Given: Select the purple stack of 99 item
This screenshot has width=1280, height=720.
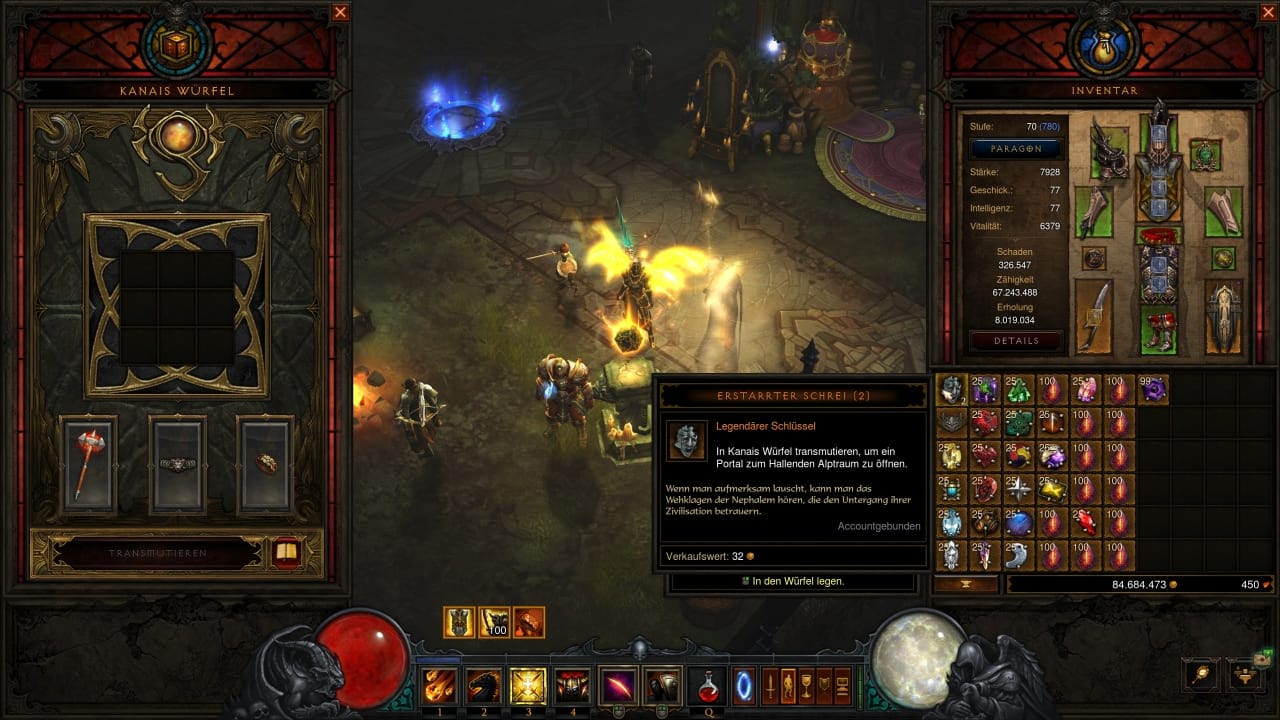Looking at the screenshot, I should [x=1153, y=390].
